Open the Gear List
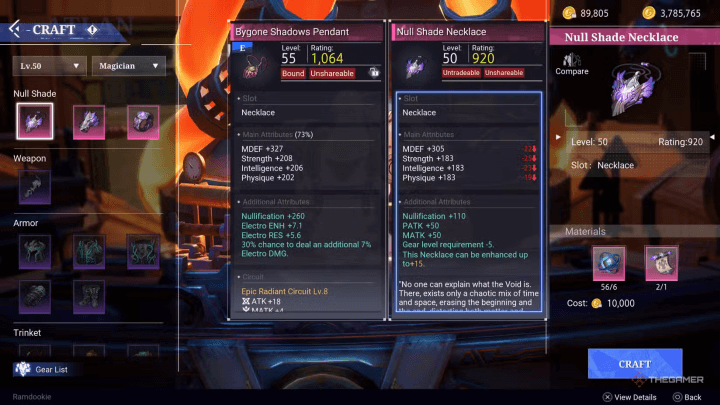 pyautogui.click(x=47, y=369)
